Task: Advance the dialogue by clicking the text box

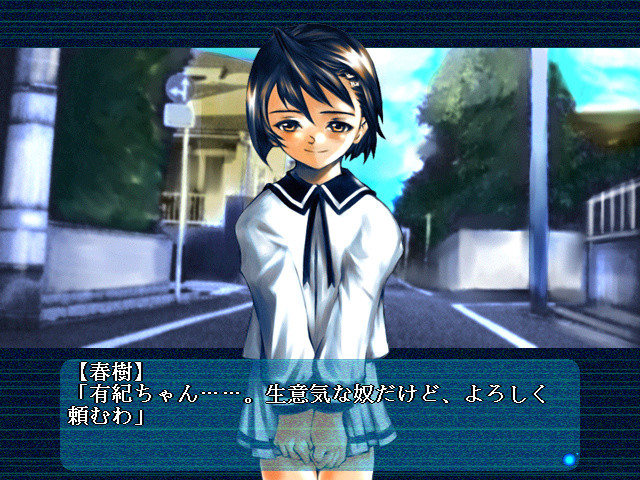Action: (x=318, y=414)
